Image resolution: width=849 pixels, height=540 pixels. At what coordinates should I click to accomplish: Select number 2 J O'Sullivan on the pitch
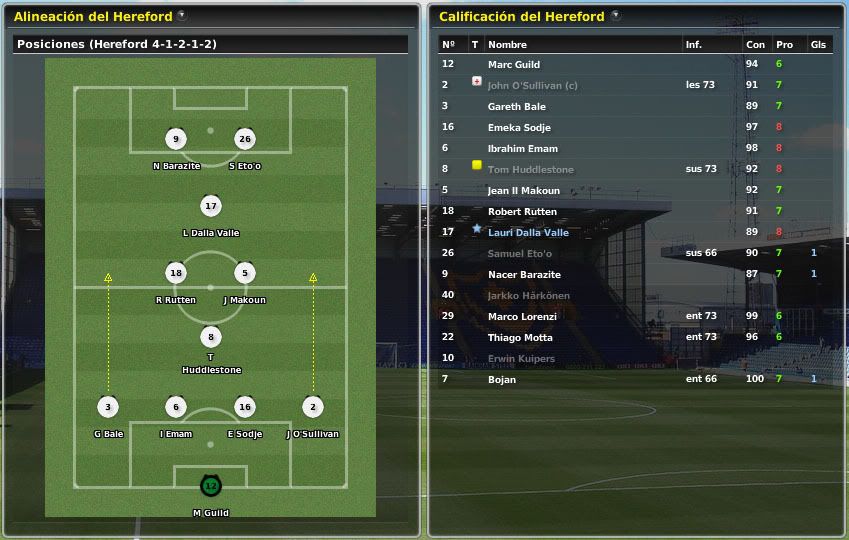pyautogui.click(x=312, y=407)
